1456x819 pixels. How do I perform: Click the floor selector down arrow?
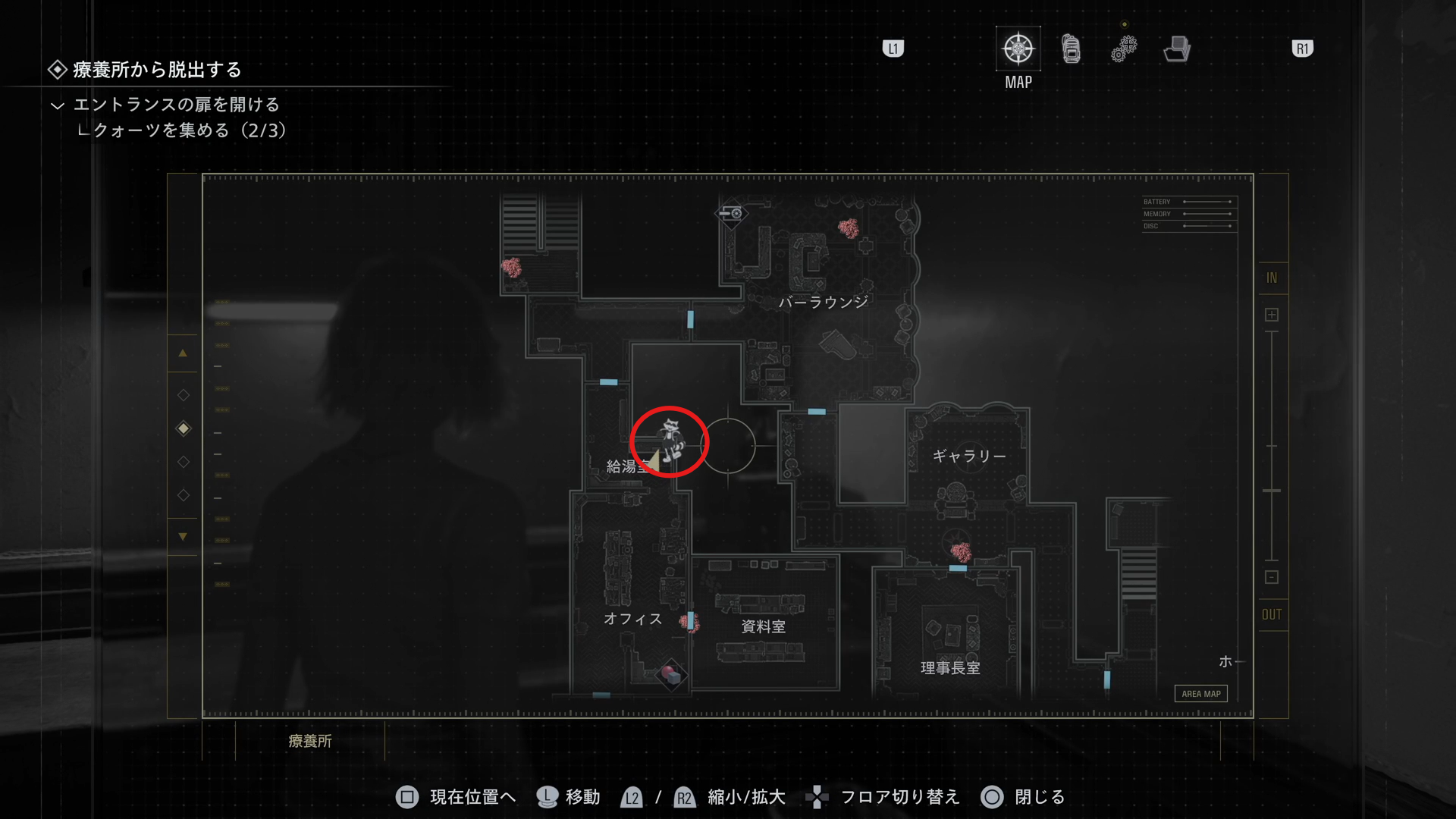tap(183, 537)
